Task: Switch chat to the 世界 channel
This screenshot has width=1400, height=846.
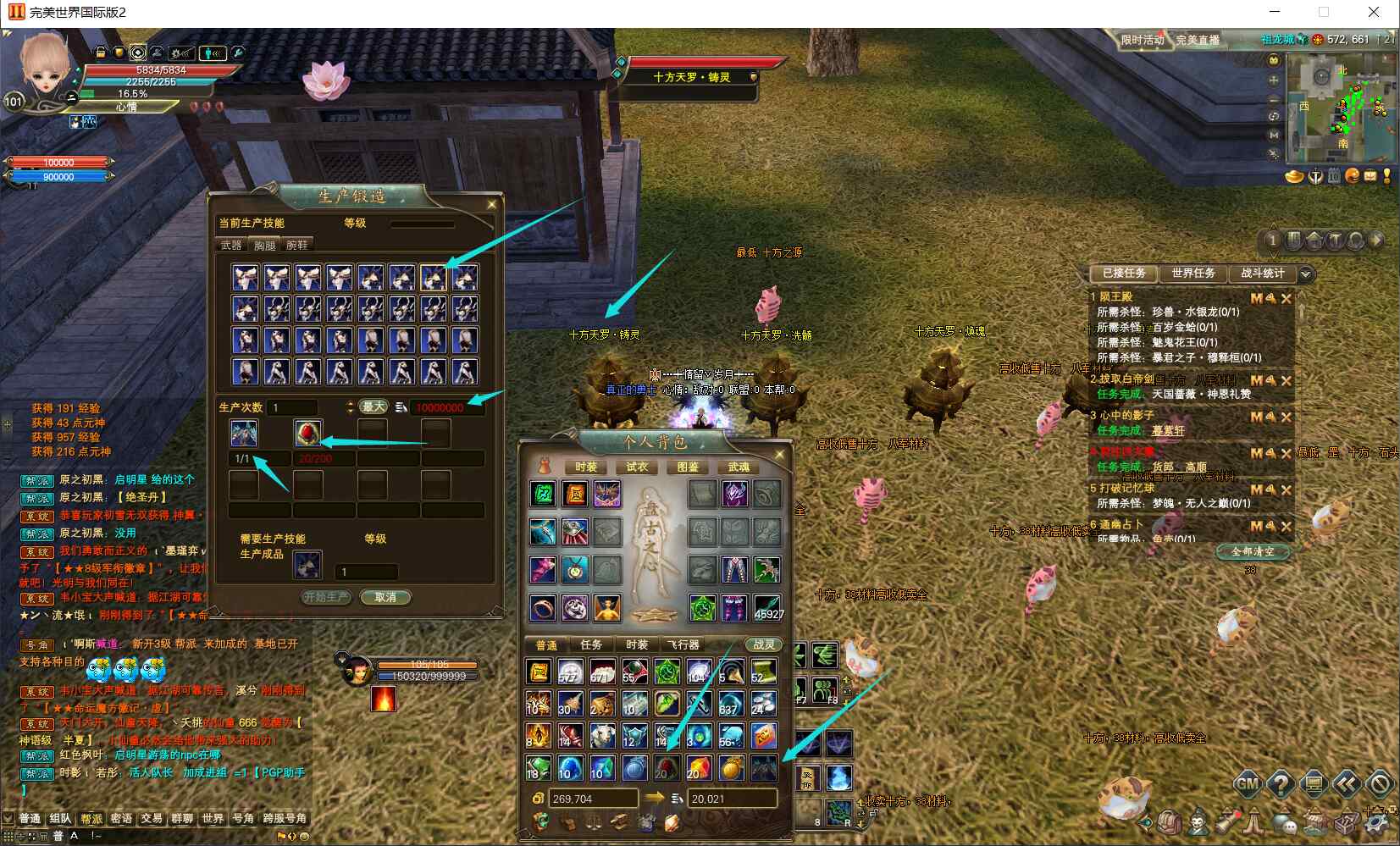Action: (x=213, y=818)
